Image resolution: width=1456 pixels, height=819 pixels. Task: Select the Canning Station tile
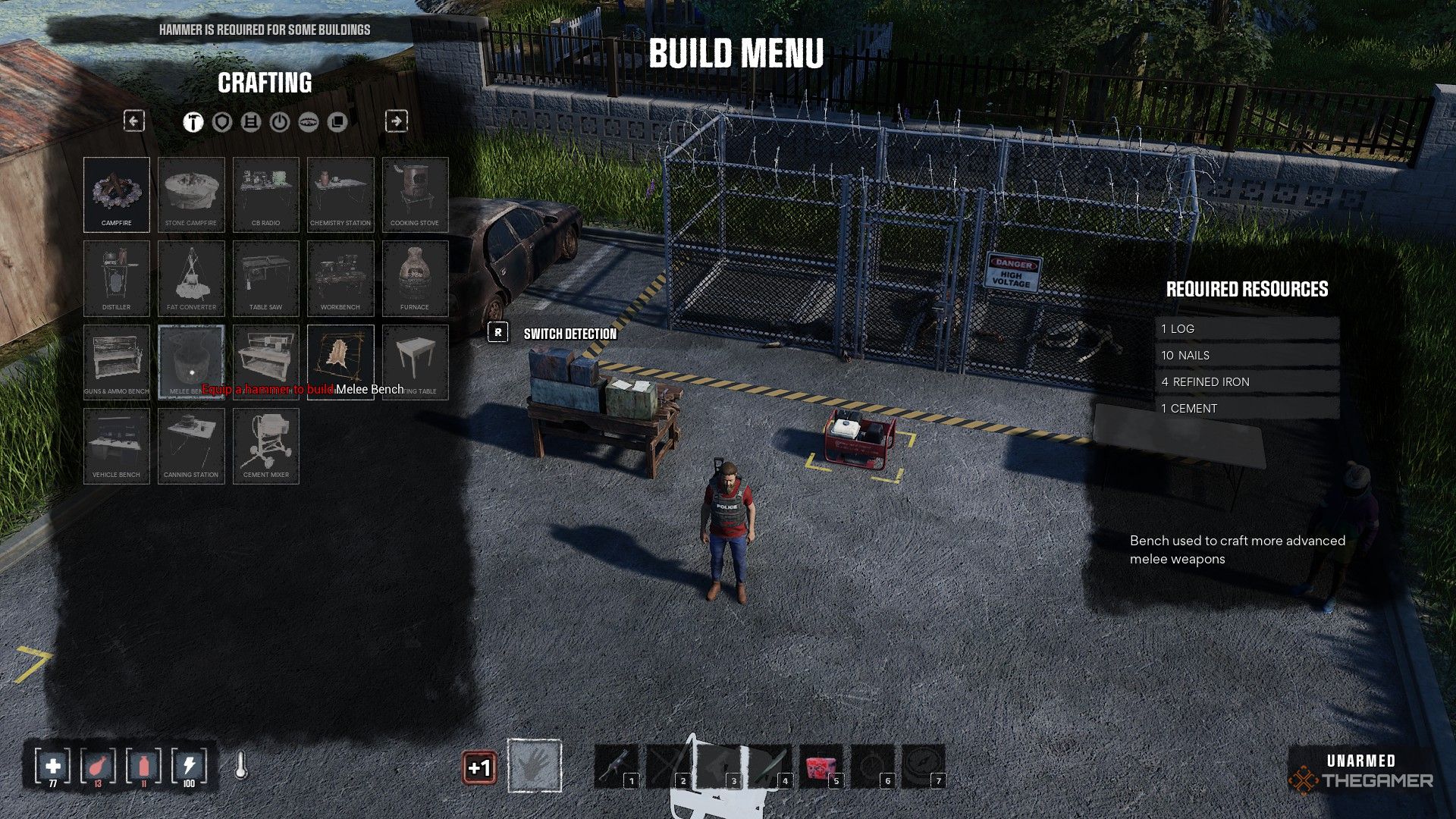[191, 446]
